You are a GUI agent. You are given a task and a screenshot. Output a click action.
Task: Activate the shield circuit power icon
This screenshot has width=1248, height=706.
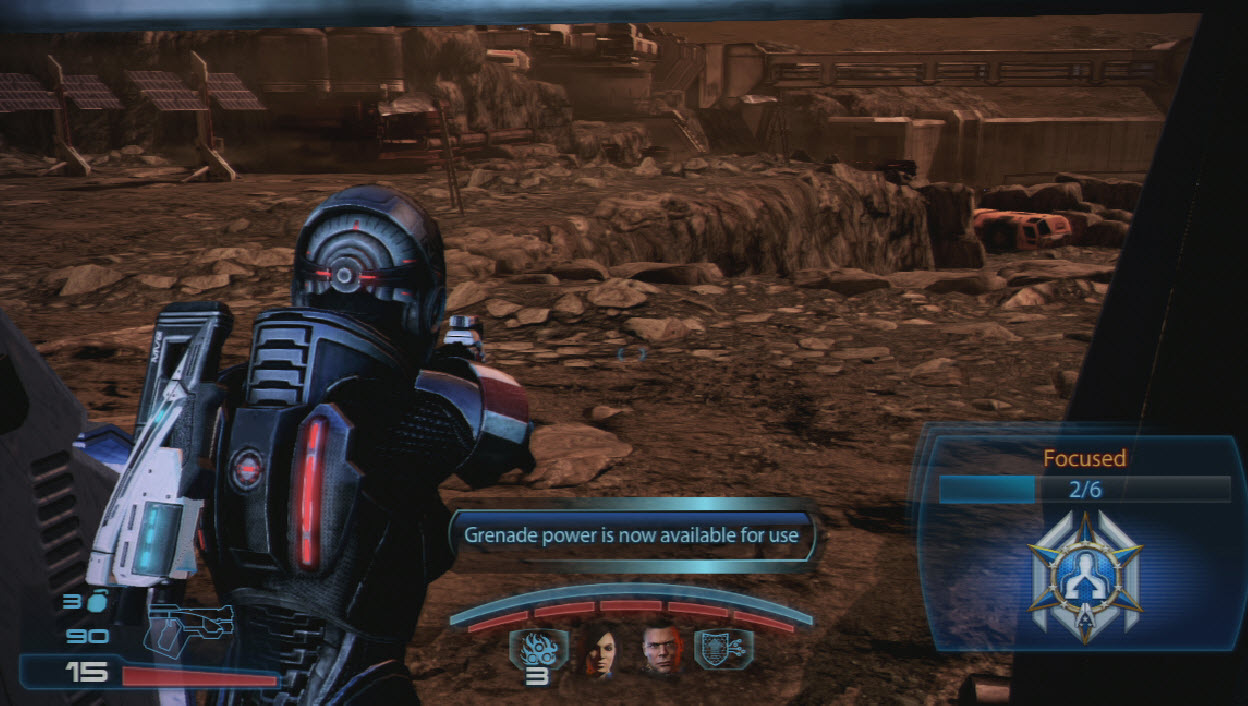tap(723, 648)
